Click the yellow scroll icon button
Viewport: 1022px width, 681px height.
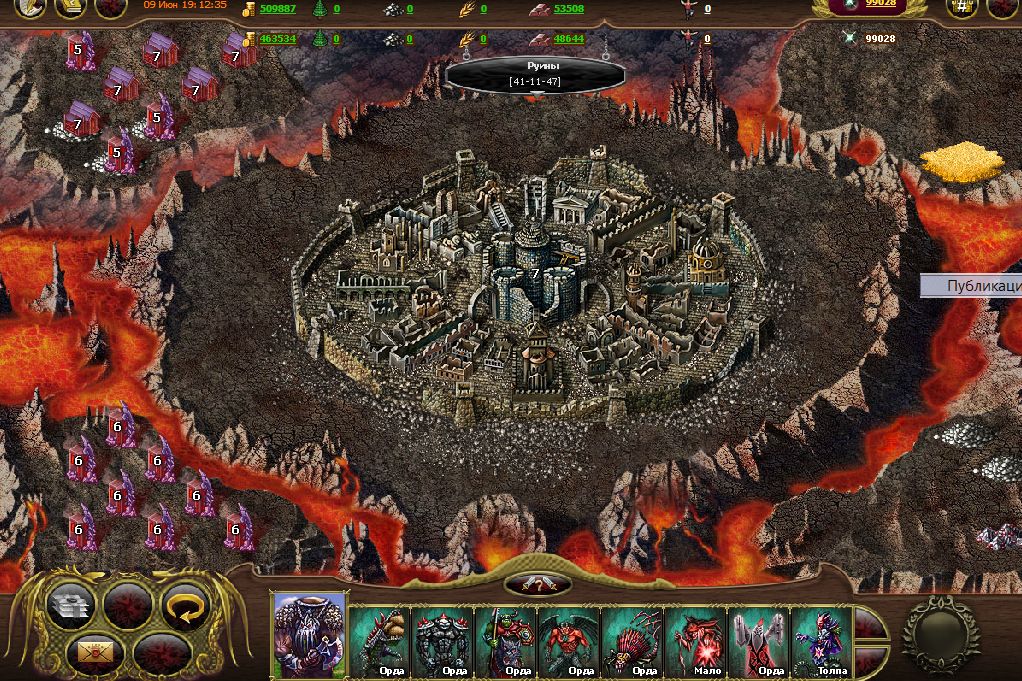(69, 8)
